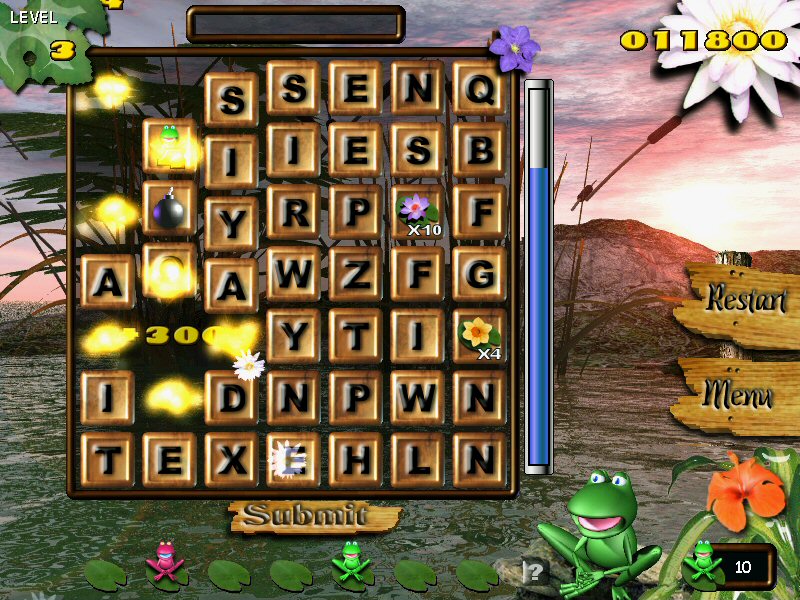Select the yellow flower x4 bonus tile

[x=480, y=336]
